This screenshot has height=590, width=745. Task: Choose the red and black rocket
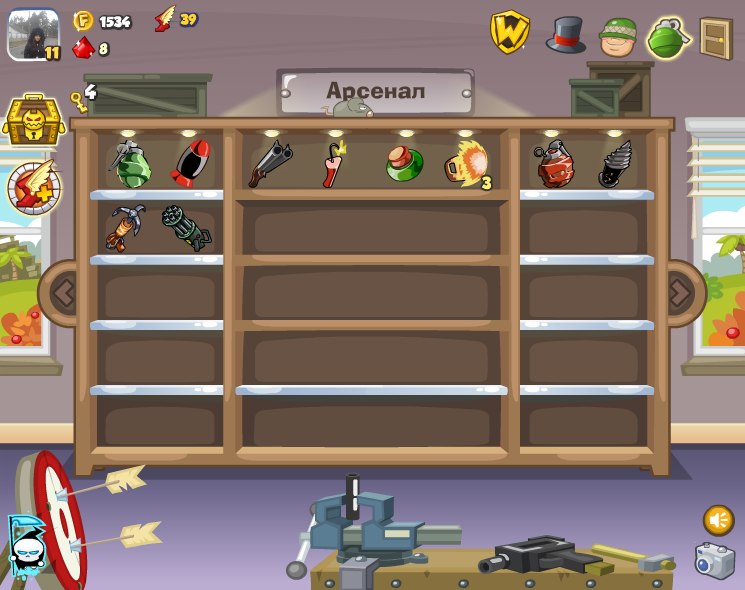(190, 163)
